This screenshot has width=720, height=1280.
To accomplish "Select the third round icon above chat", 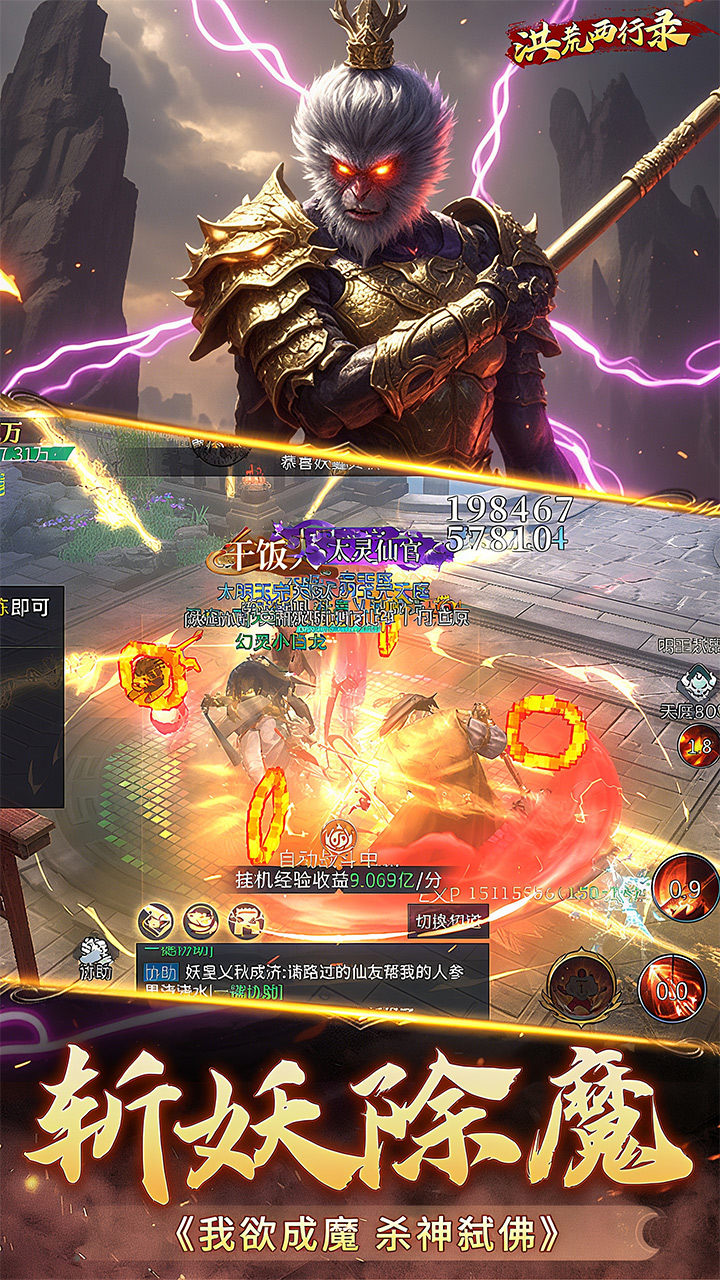I will [x=245, y=918].
